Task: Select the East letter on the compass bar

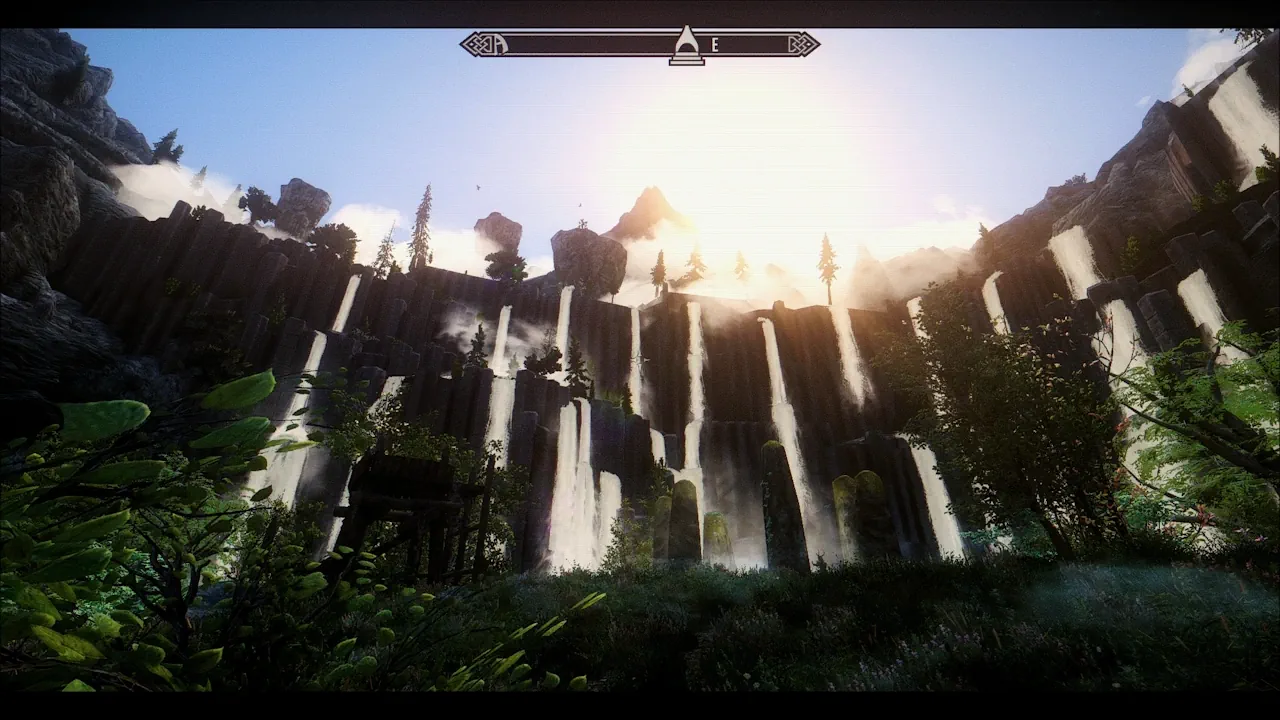Action: 715,44
